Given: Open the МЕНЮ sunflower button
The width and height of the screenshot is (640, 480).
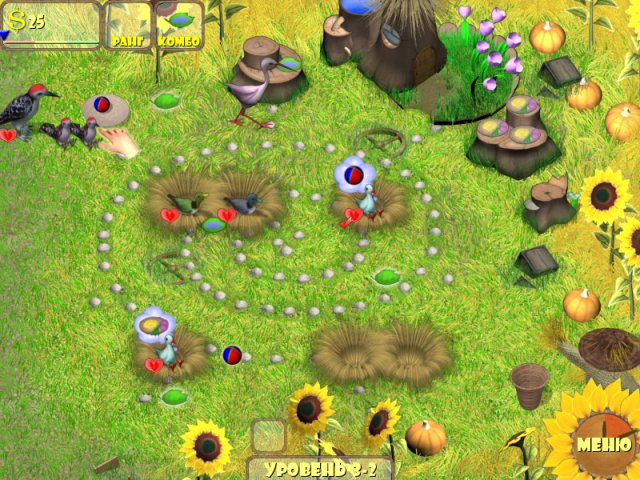Looking at the screenshot, I should (x=602, y=444).
